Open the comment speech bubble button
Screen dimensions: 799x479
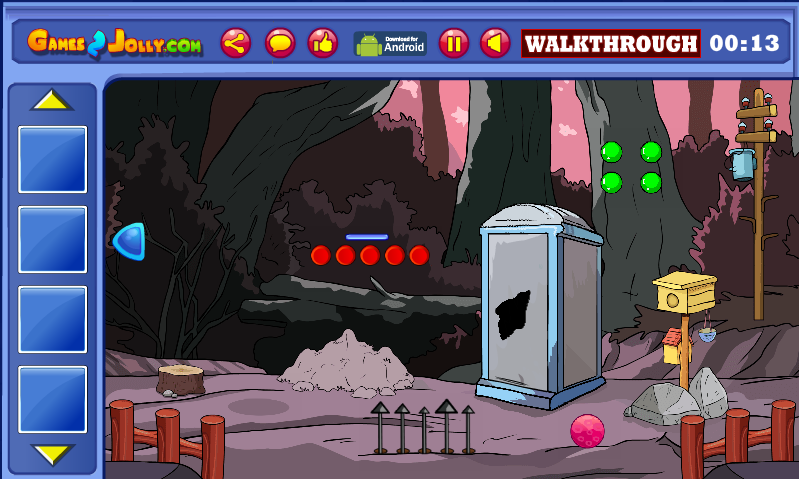point(280,43)
